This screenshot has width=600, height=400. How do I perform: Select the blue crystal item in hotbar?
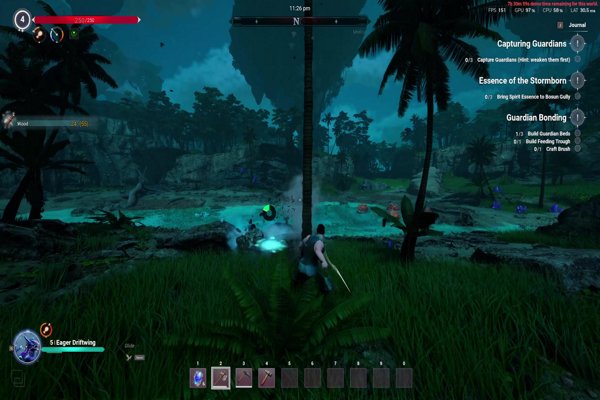point(198,377)
